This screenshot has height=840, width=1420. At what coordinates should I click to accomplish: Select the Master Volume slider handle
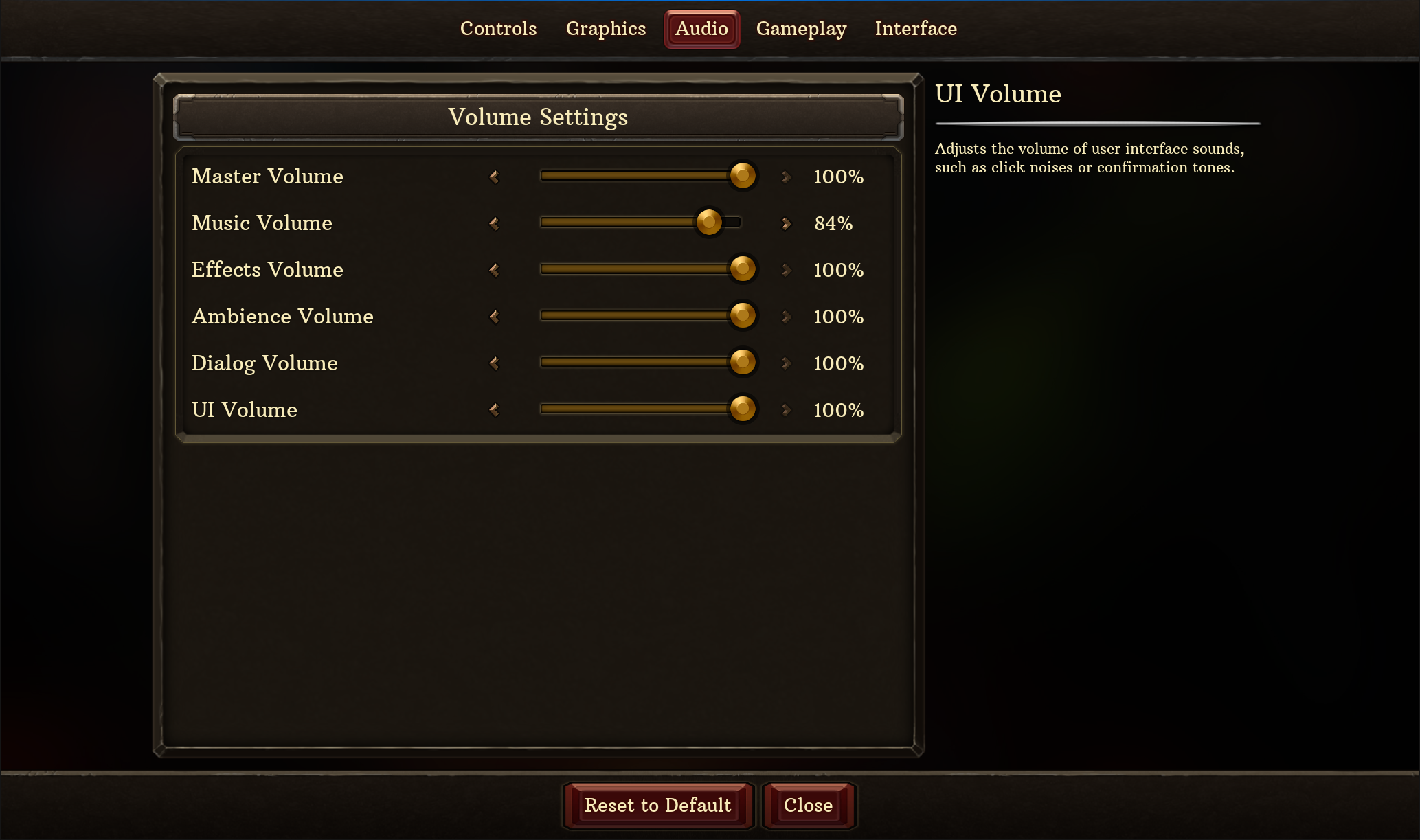pyautogui.click(x=742, y=176)
